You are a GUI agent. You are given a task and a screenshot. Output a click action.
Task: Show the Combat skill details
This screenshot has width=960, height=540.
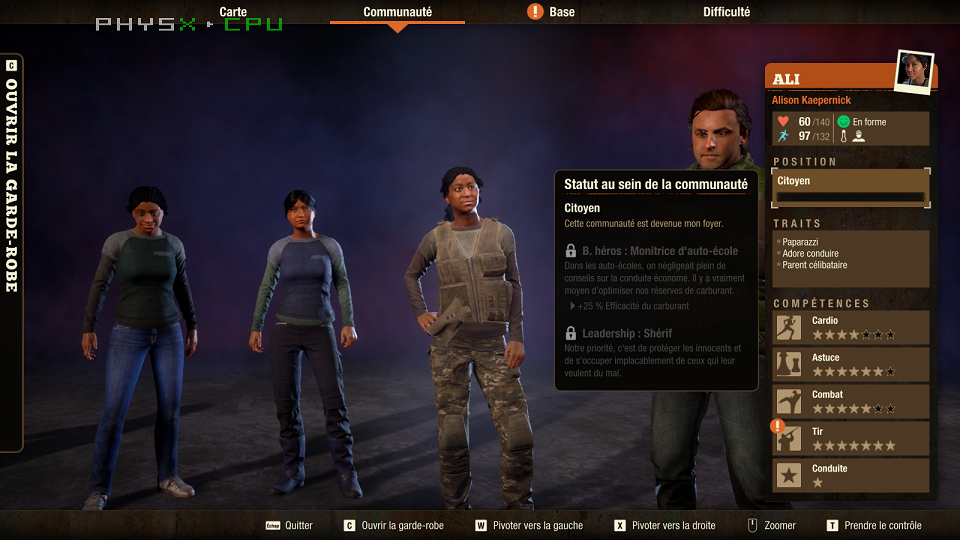coord(851,401)
